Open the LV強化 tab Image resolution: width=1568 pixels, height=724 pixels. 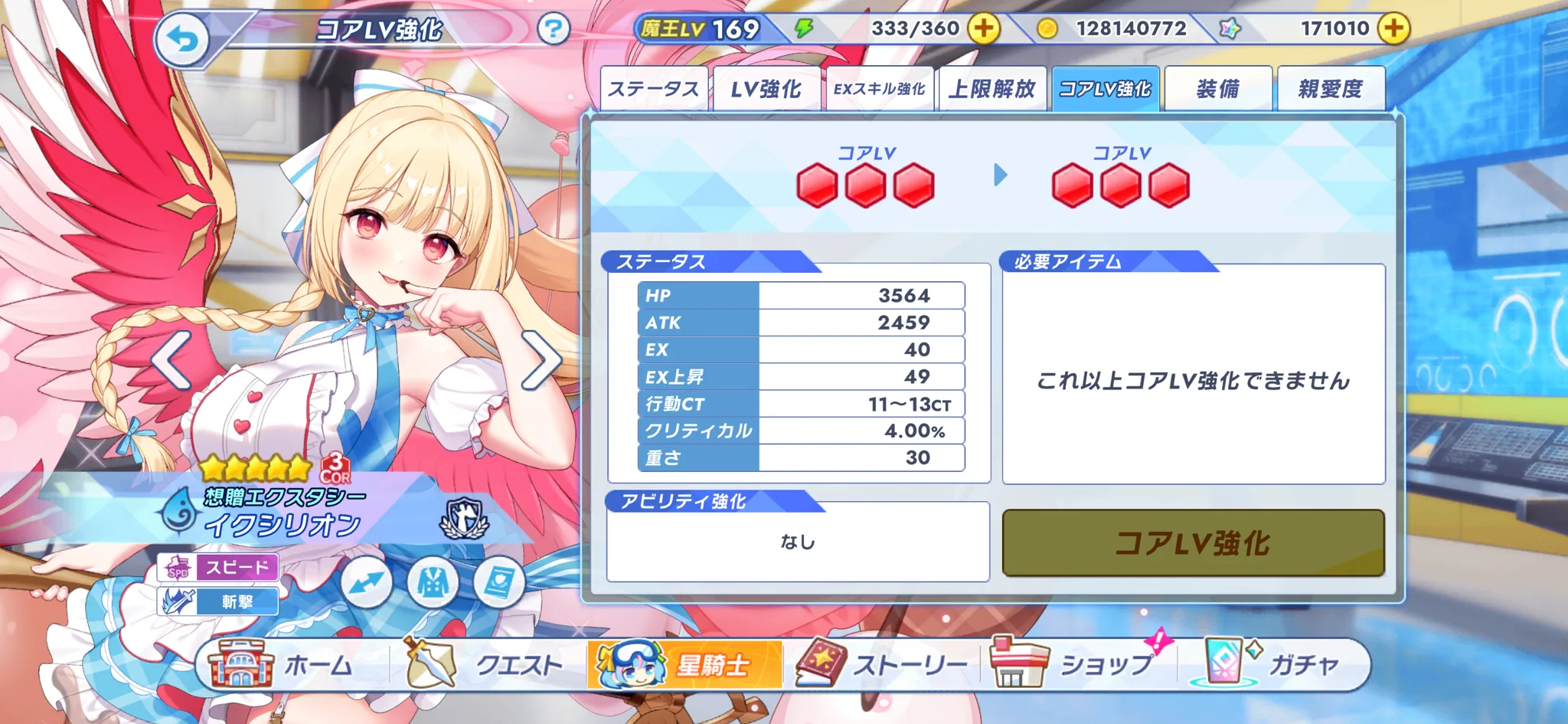(766, 89)
